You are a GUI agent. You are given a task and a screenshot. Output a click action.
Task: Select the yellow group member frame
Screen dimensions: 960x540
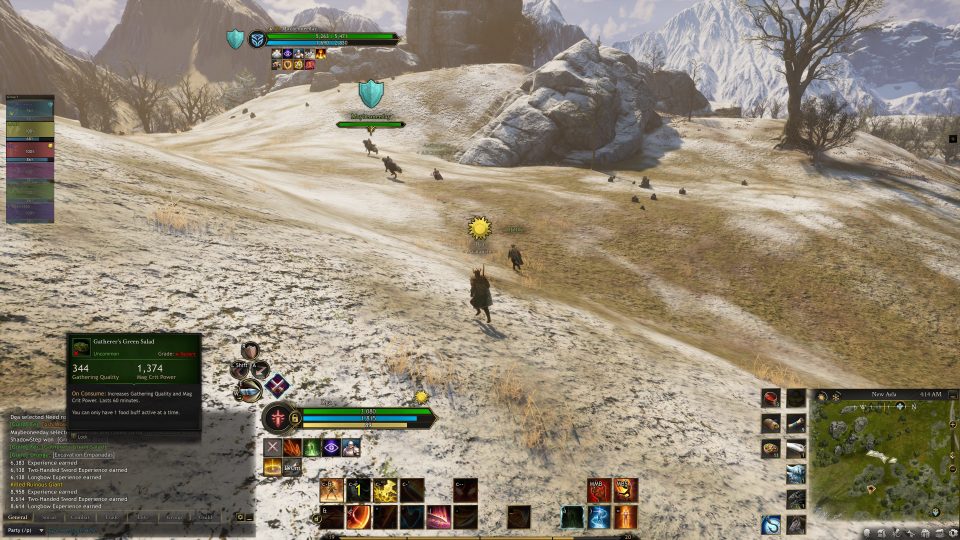[x=30, y=130]
